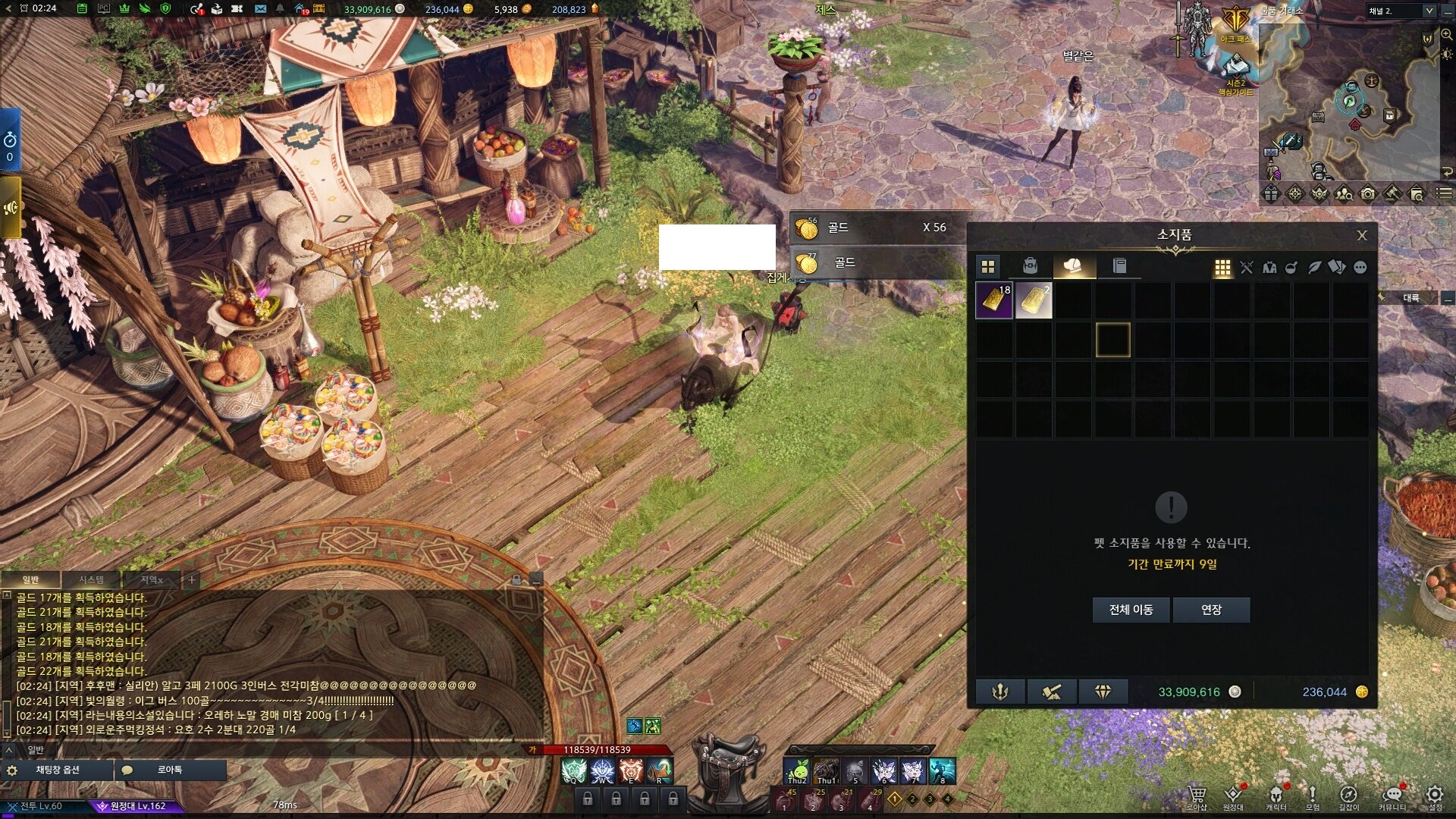
Task: Filter inventory by crossed-swords equipment category
Action: tap(1247, 268)
